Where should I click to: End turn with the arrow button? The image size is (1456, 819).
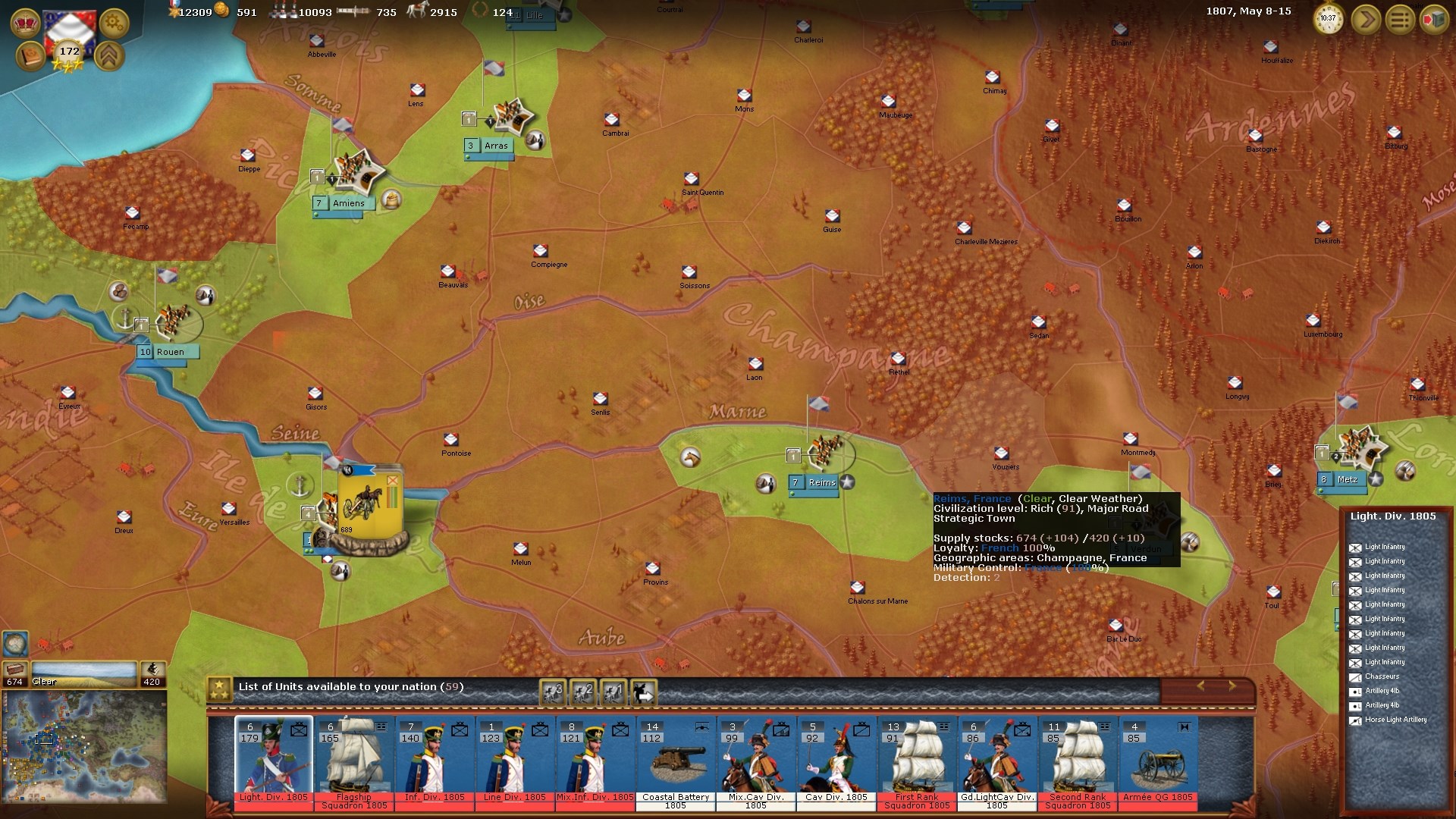1365,20
